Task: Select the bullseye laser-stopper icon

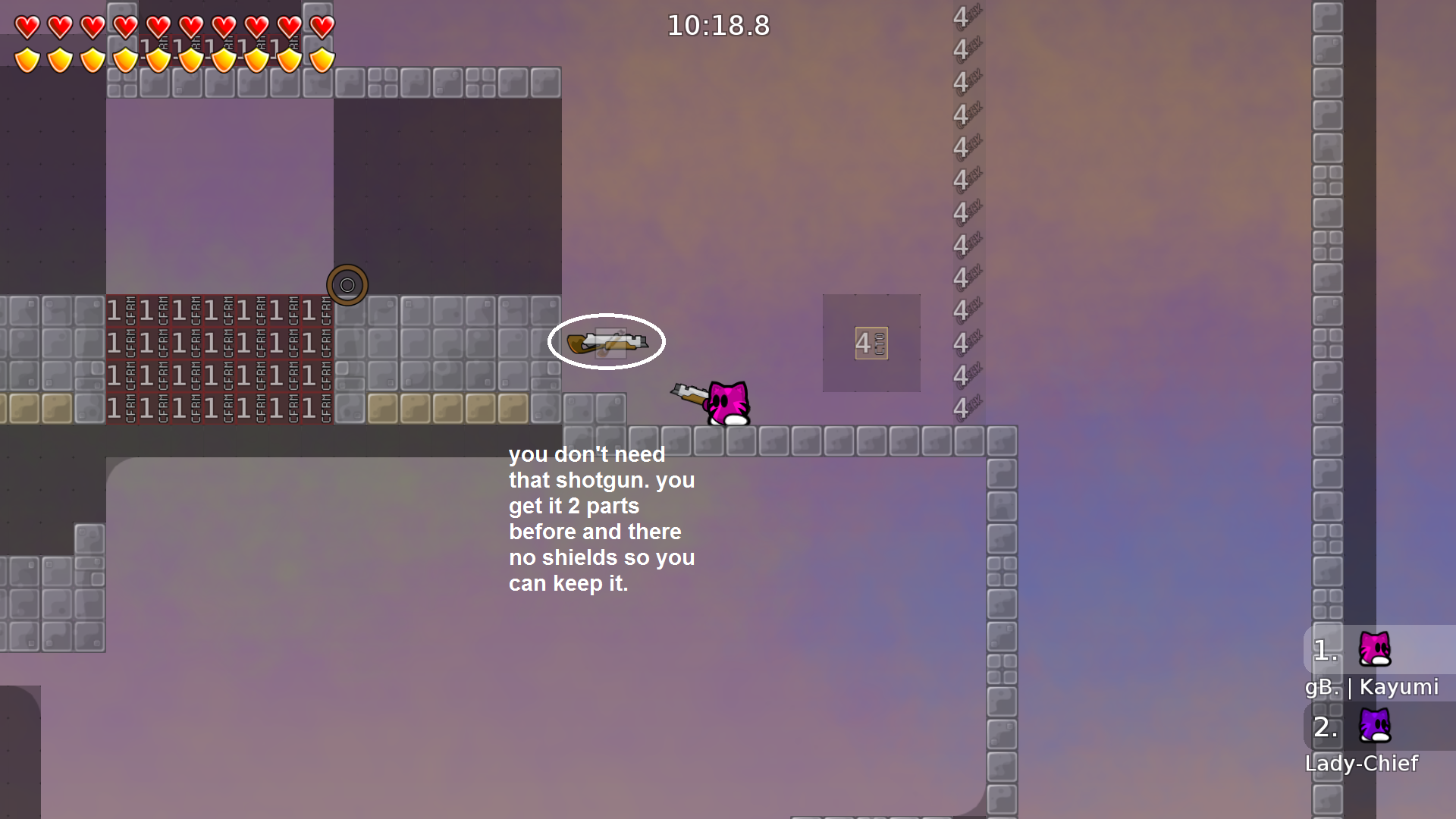Action: pyautogui.click(x=347, y=284)
